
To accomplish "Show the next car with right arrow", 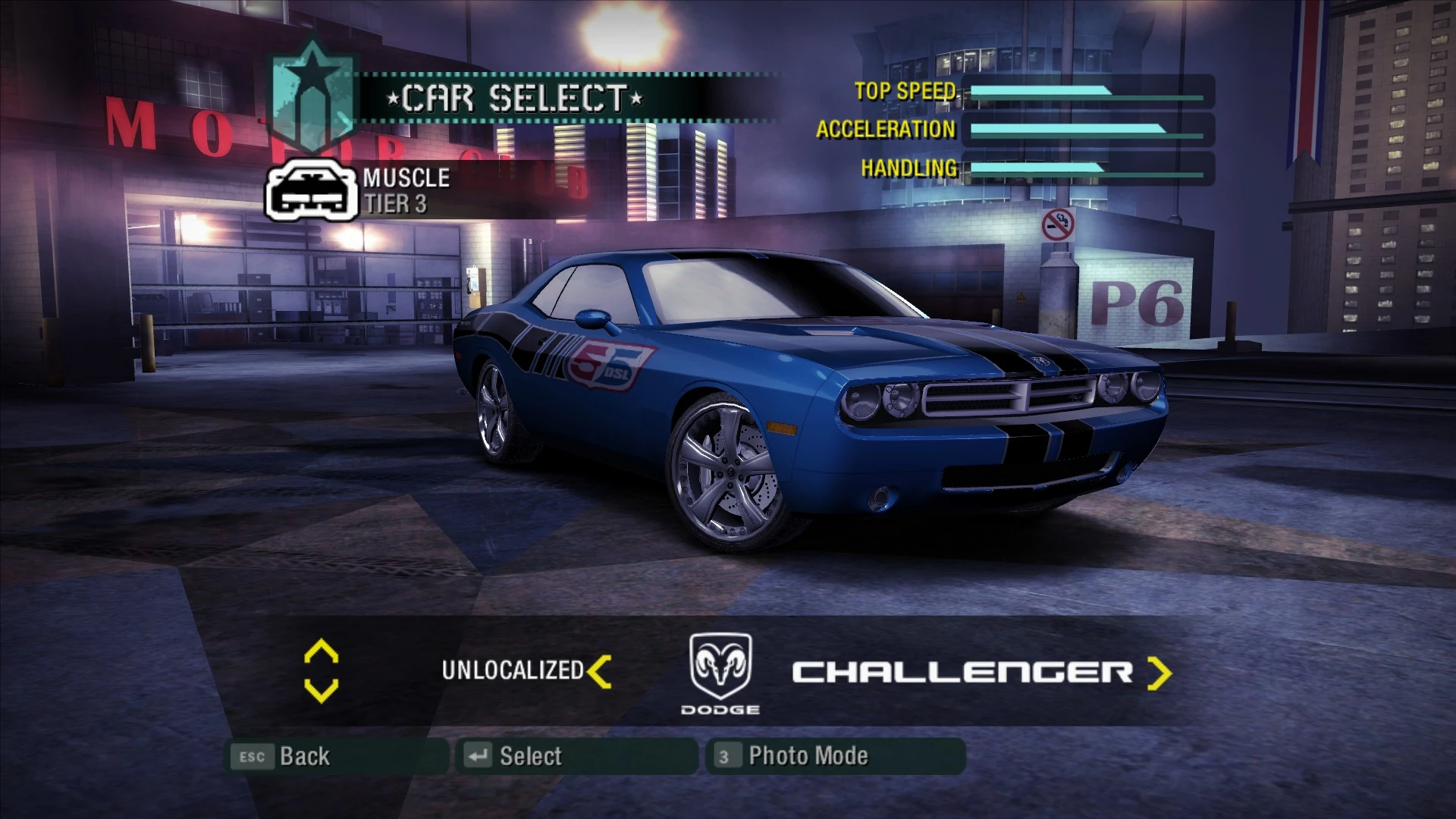I will [1158, 673].
